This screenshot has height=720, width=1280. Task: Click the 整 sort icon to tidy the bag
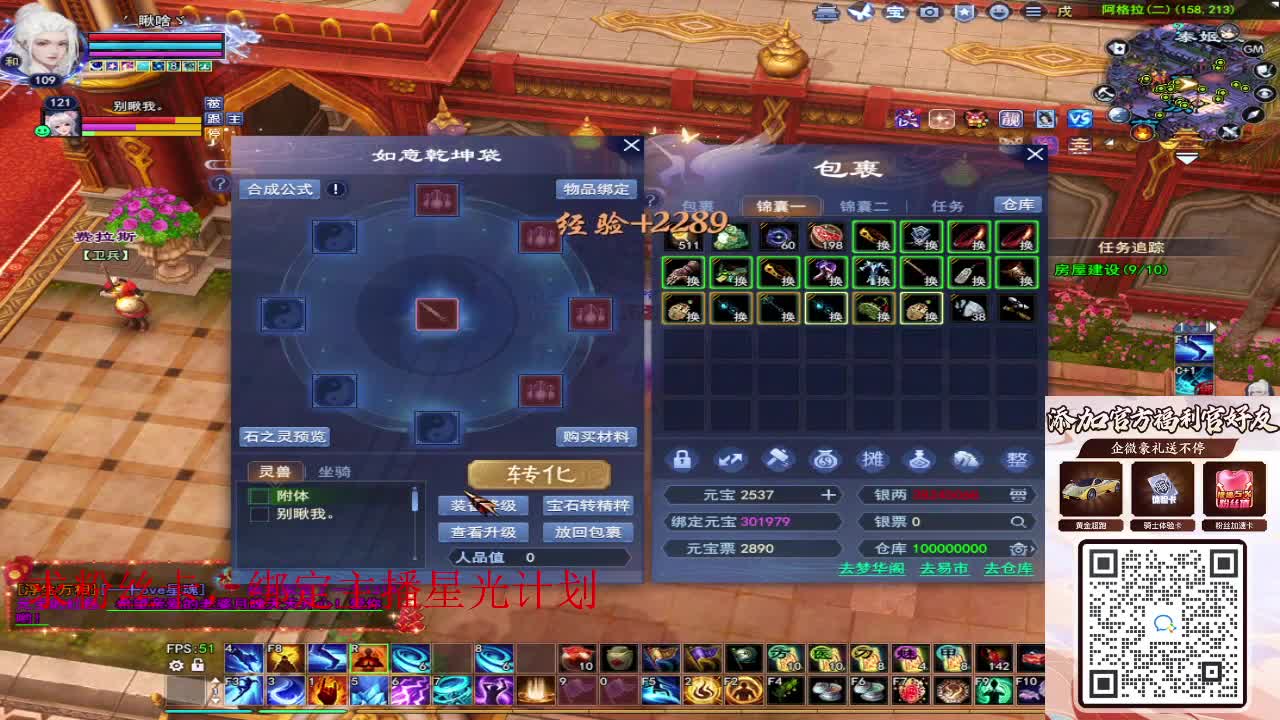pos(1019,460)
